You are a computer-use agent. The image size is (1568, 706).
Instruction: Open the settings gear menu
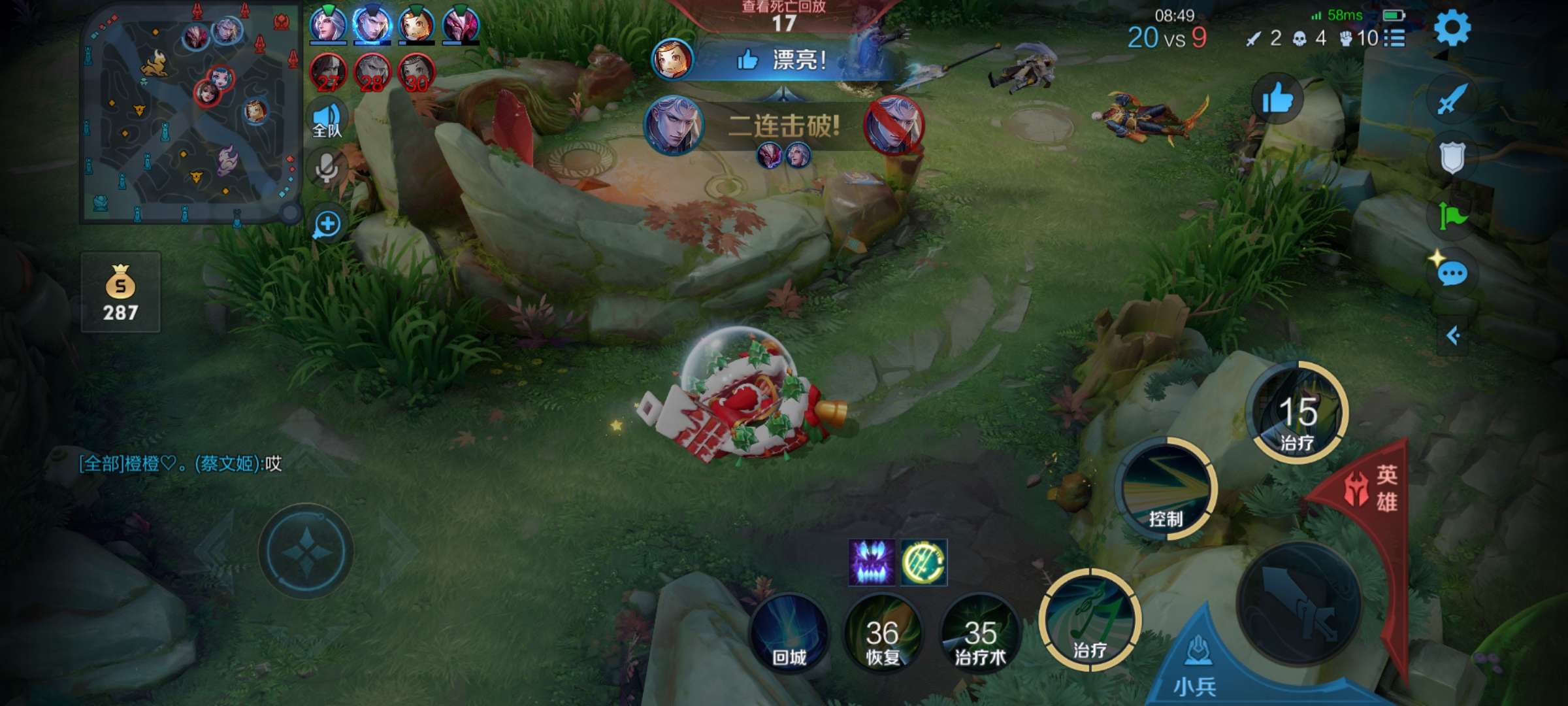pos(1452,29)
